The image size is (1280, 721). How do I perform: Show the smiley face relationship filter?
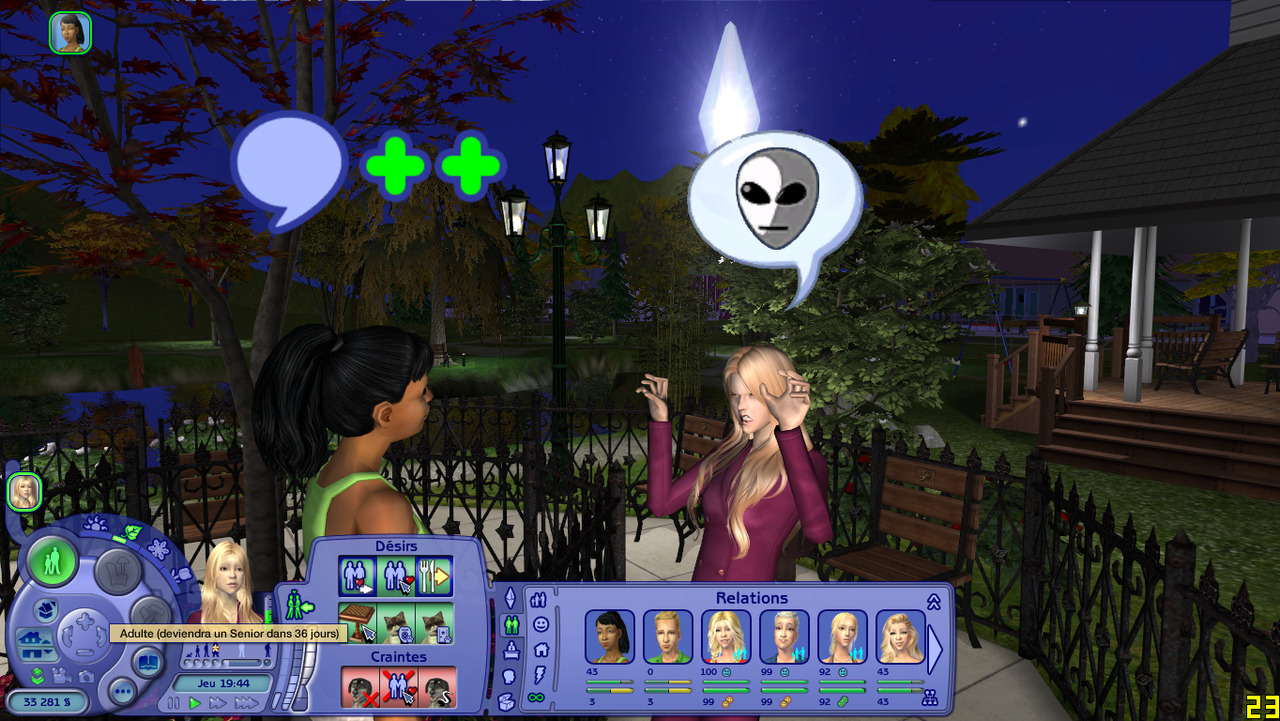540,624
